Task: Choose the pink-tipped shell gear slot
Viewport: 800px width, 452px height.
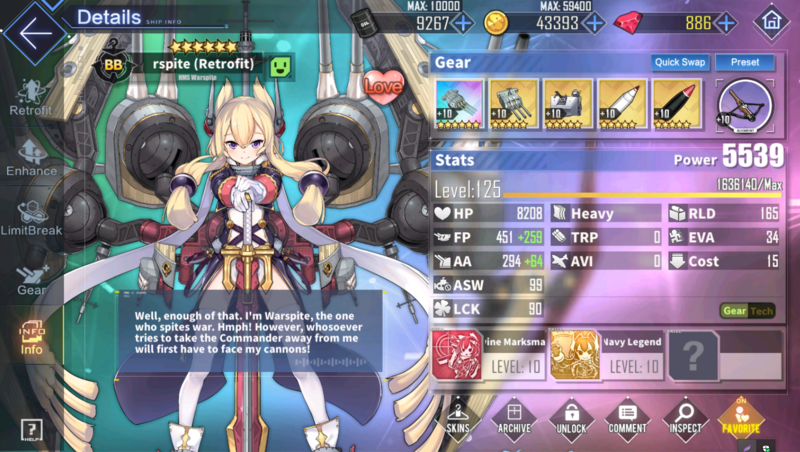Action: coord(677,105)
